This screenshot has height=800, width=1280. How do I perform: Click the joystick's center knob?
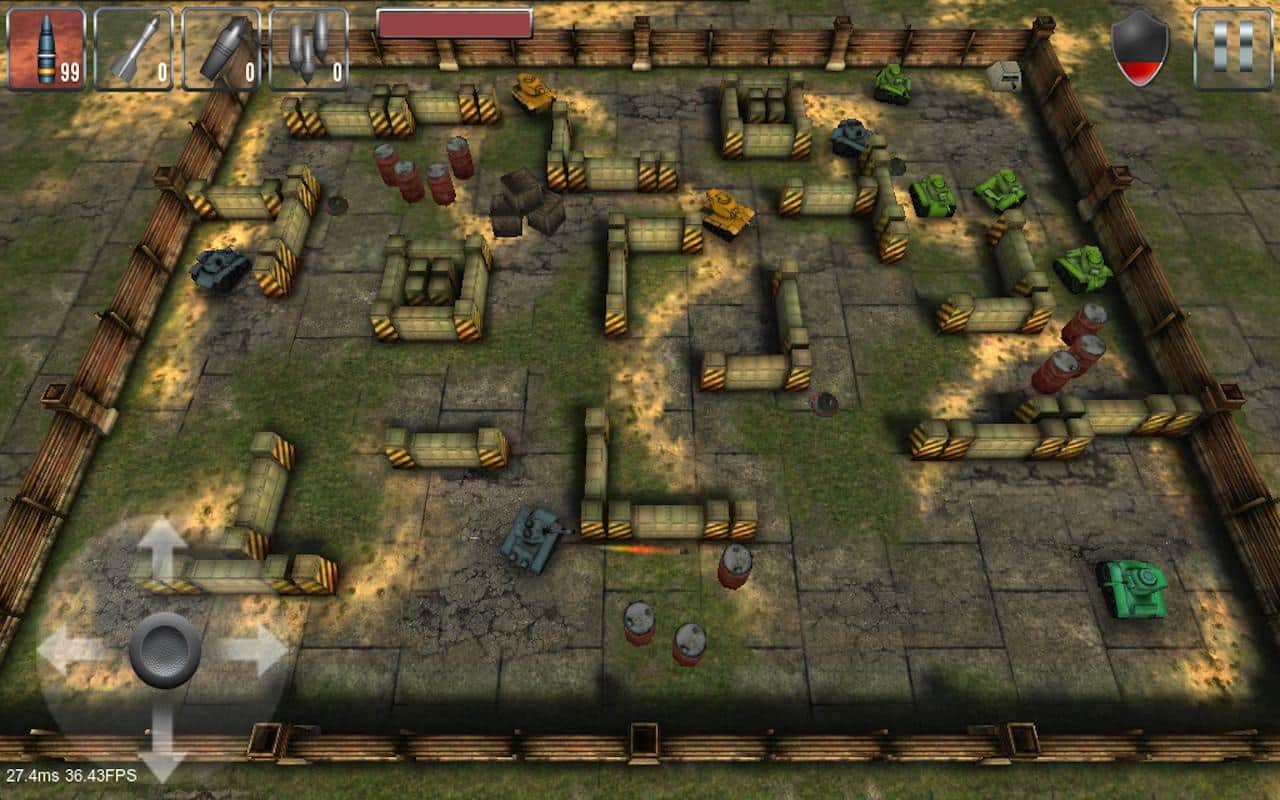[x=165, y=648]
